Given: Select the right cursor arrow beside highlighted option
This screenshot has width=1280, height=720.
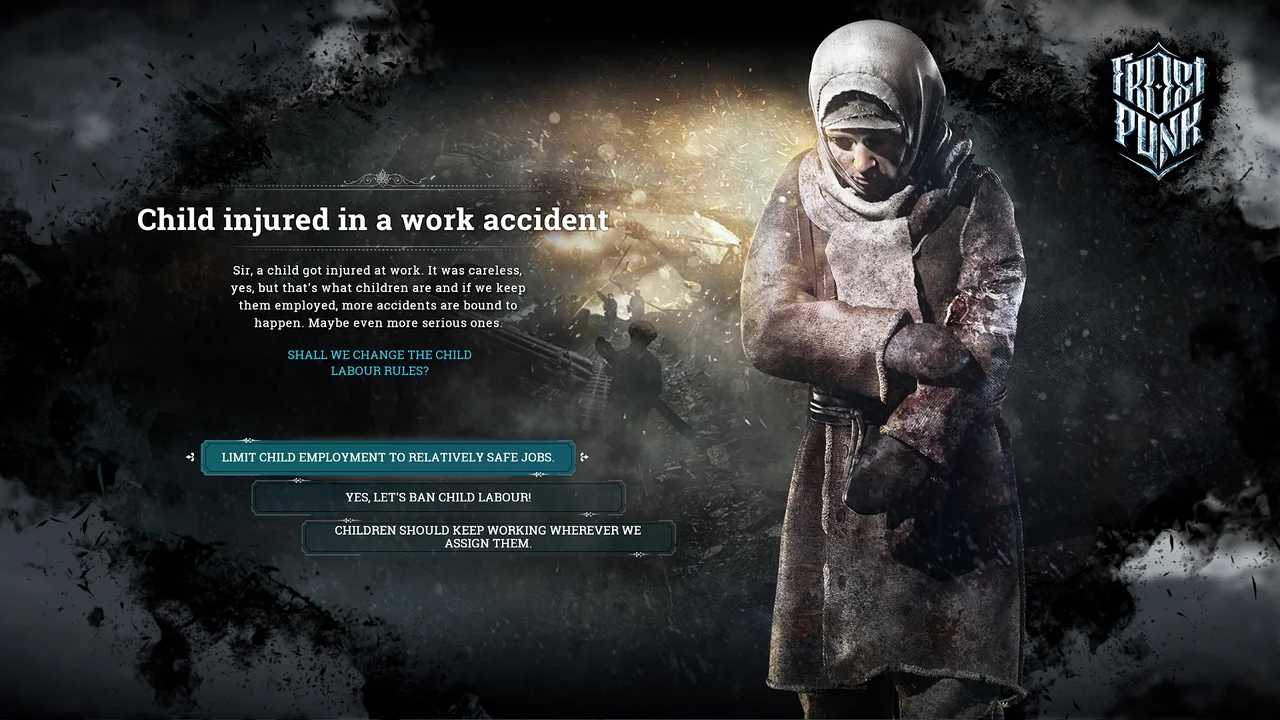Looking at the screenshot, I should (x=586, y=457).
